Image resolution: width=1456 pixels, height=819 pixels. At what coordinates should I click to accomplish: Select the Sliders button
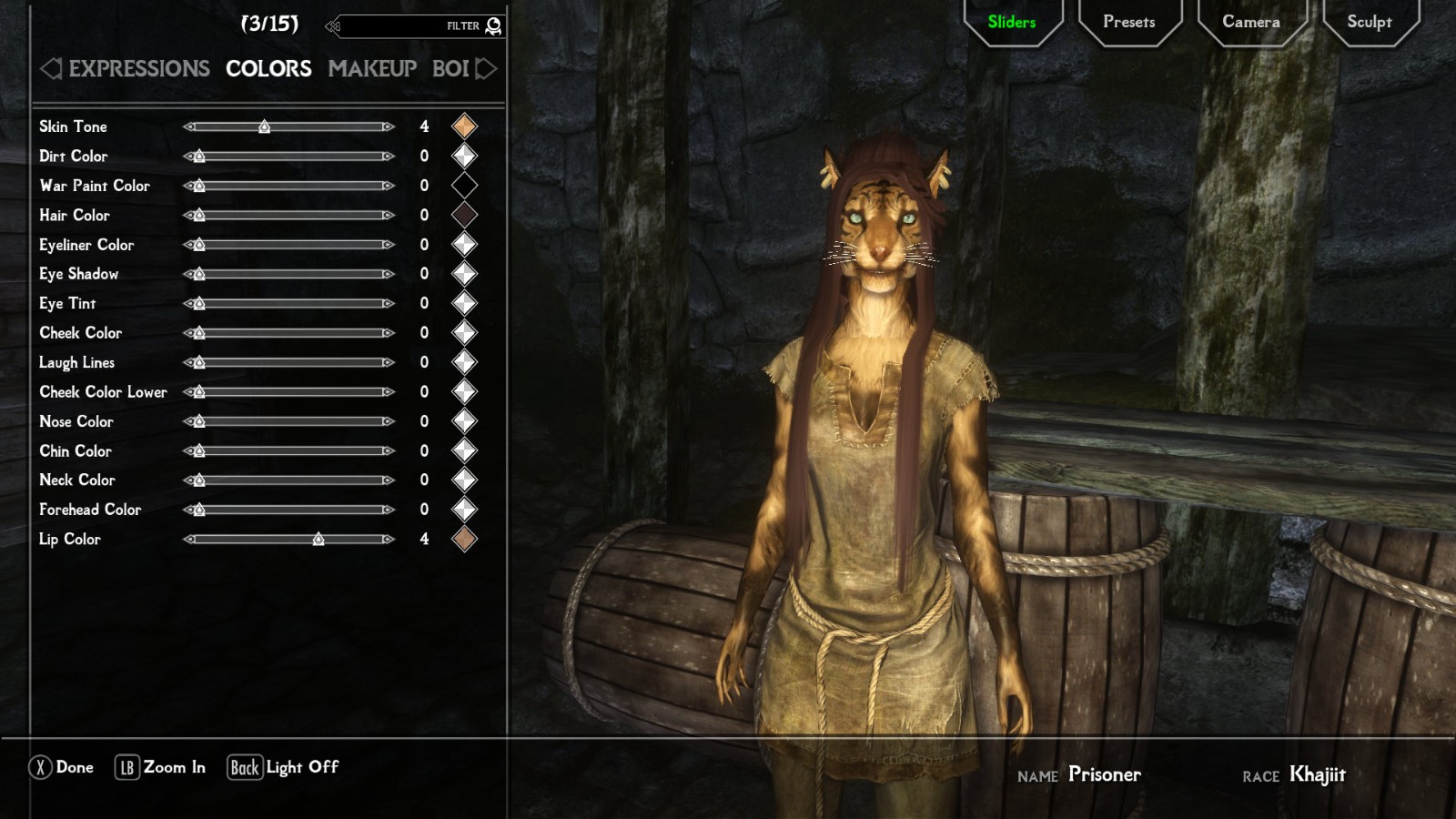1011,22
